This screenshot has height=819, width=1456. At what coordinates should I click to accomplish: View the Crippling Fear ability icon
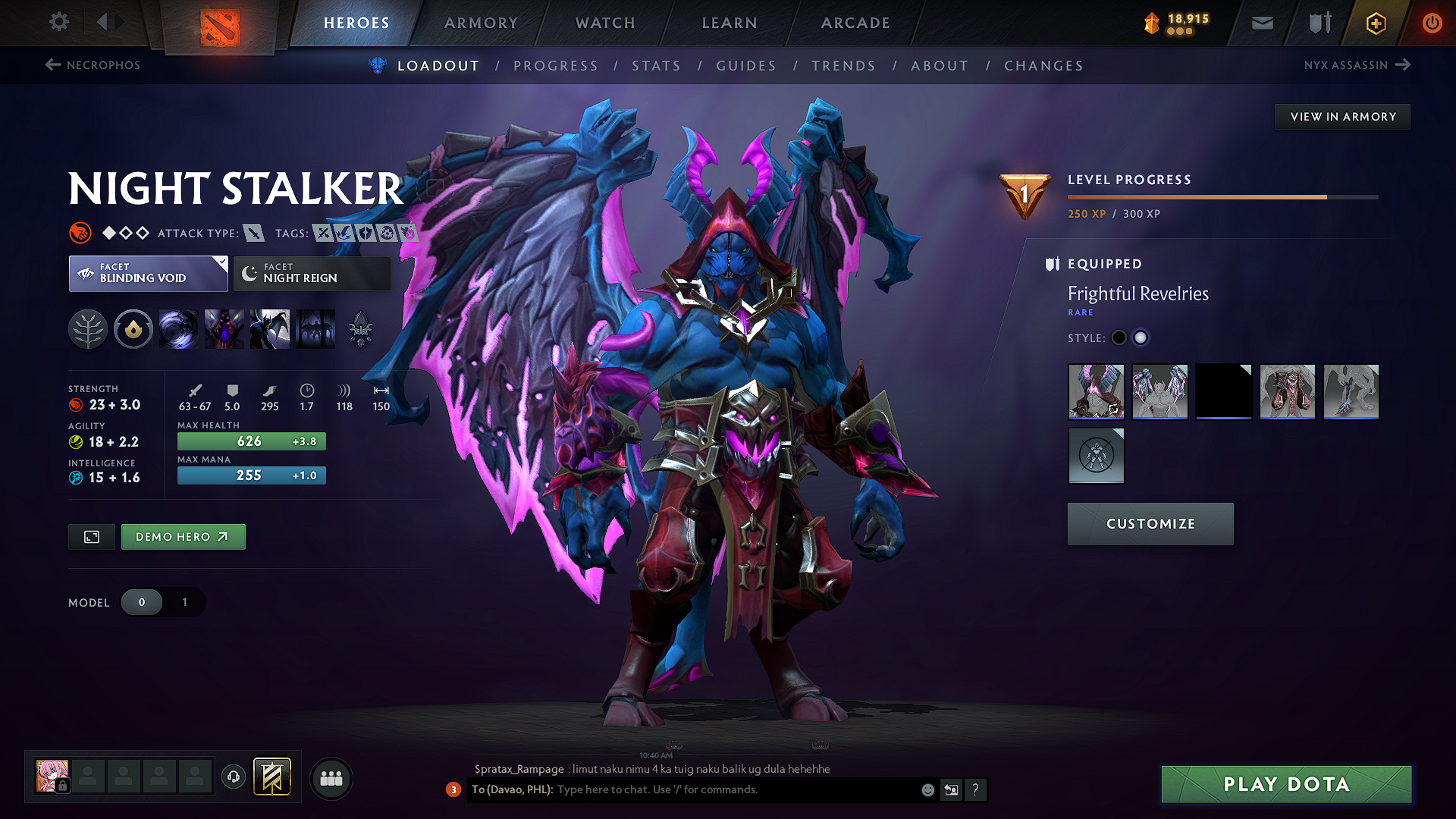224,329
